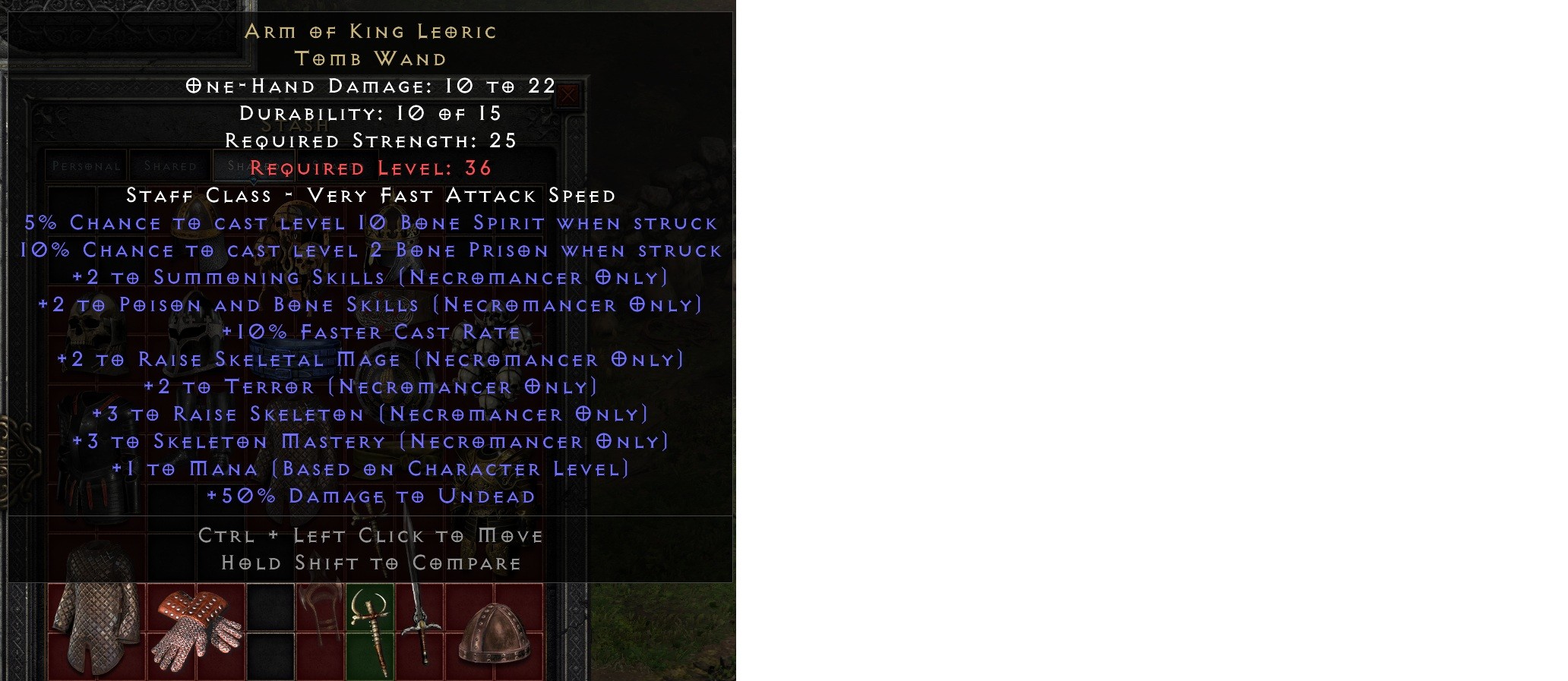Viewport: 1568px width, 681px height.
Task: Switch to the Personal stash tab
Action: click(x=85, y=165)
